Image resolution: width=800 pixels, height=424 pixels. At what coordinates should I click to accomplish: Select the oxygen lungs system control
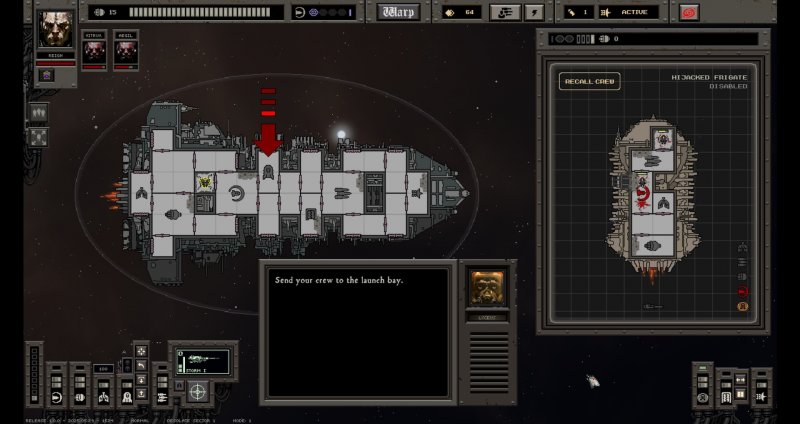pos(103,397)
